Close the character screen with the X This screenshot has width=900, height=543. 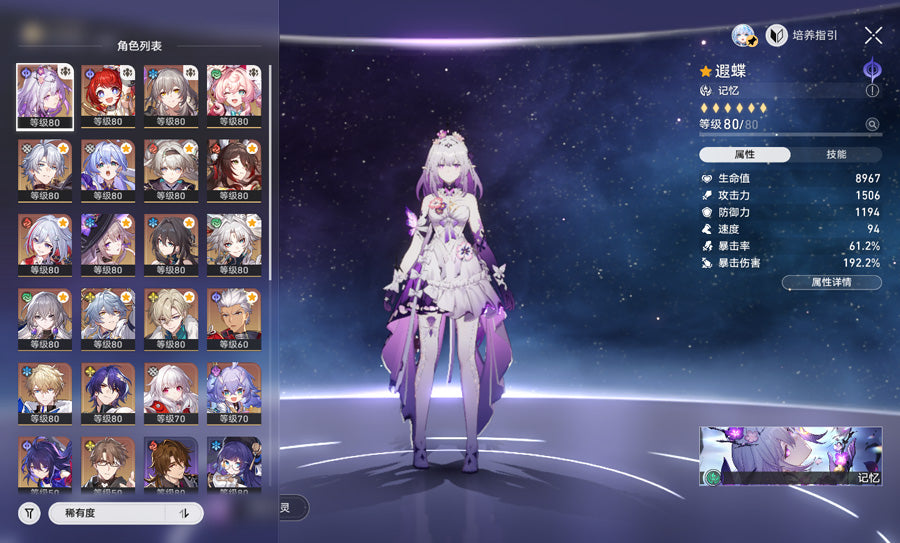[x=873, y=35]
